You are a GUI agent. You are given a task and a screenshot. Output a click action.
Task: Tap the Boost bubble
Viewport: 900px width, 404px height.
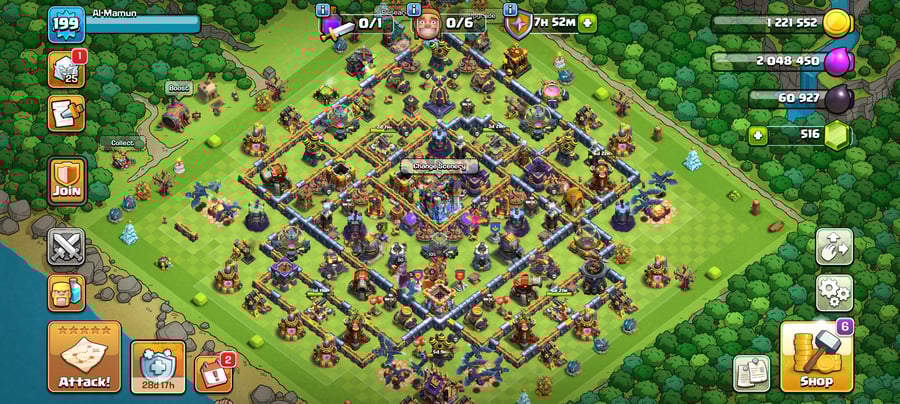pos(178,88)
